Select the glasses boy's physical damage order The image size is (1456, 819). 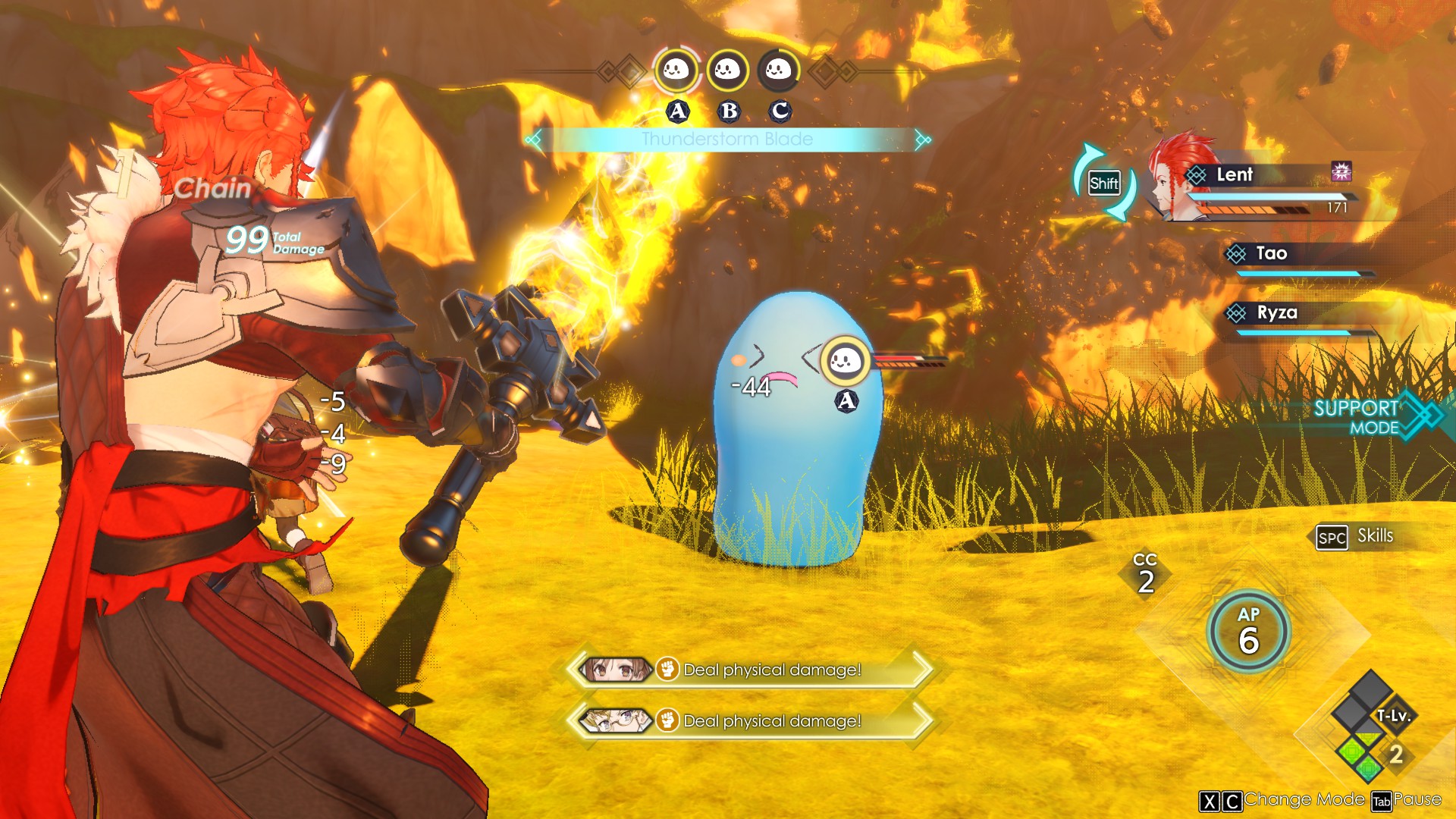point(749,720)
